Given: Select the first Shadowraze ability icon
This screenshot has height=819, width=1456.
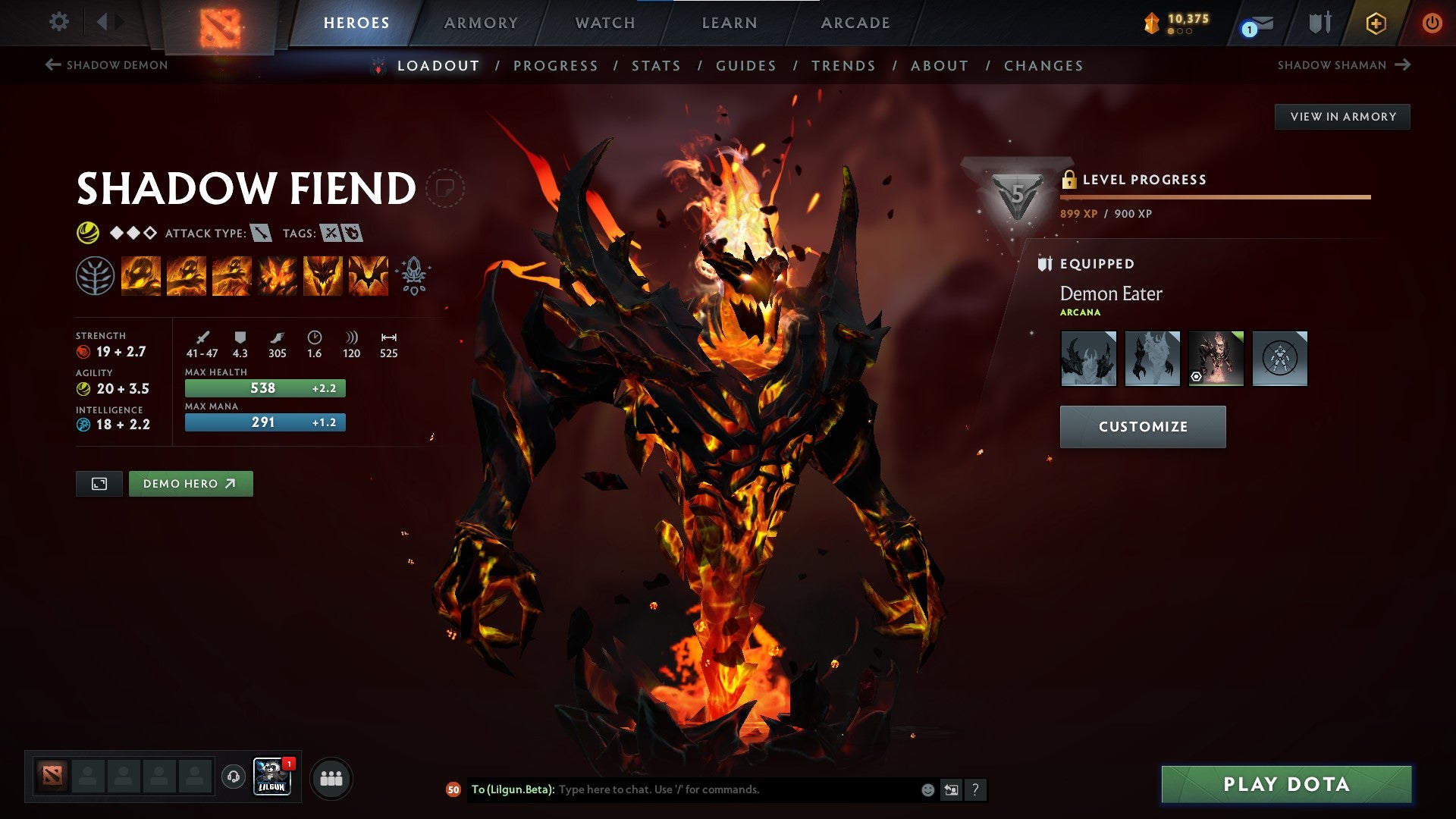Looking at the screenshot, I should 141,275.
